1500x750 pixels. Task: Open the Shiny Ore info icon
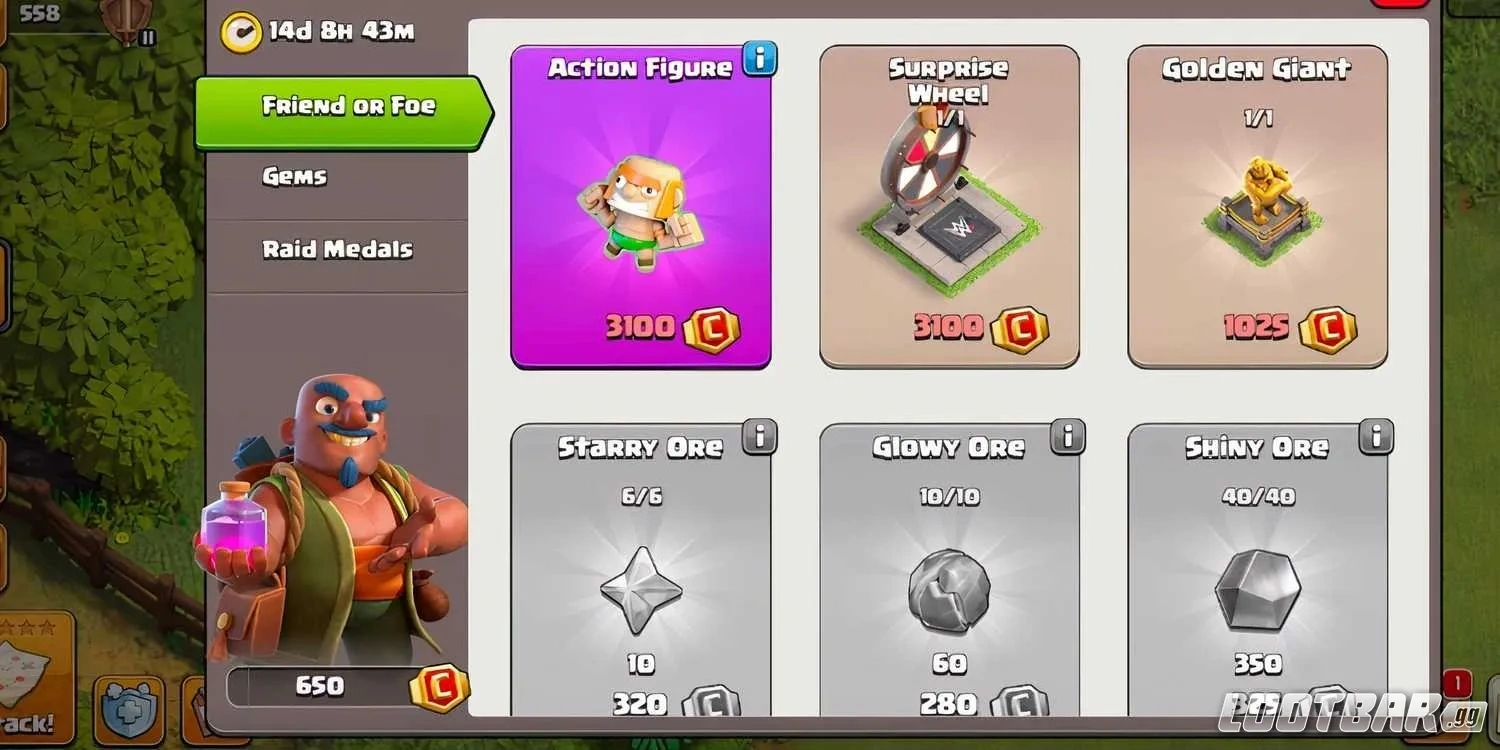click(1374, 435)
